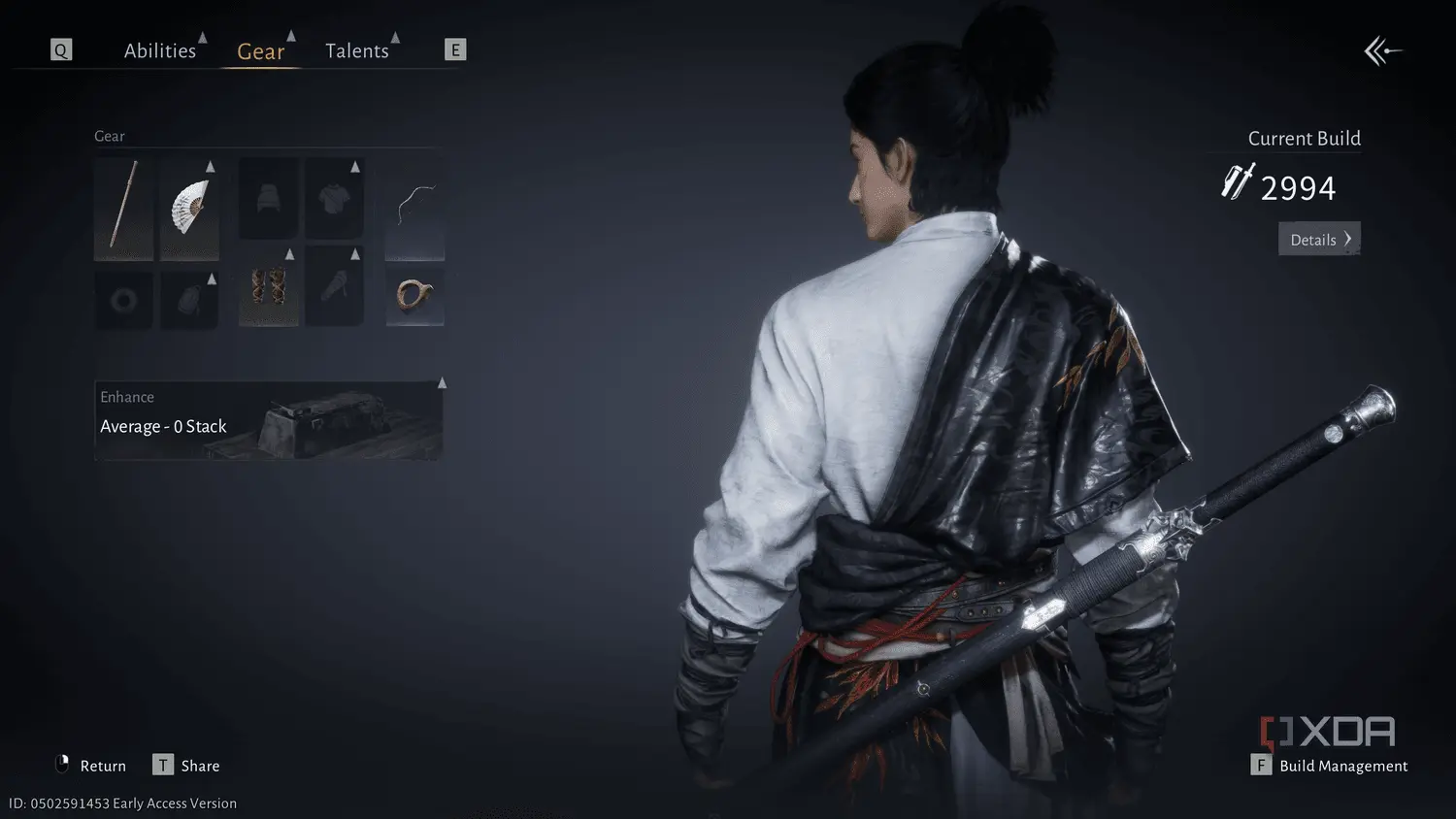Open the Enhance Average - 0 Stack section

[270, 419]
